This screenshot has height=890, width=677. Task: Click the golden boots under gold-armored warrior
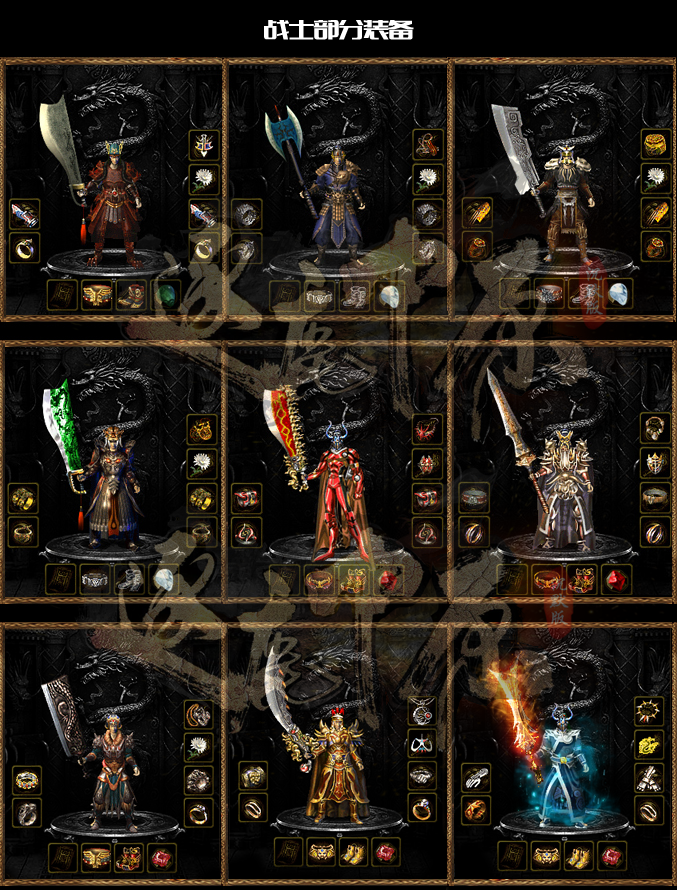click(x=354, y=853)
